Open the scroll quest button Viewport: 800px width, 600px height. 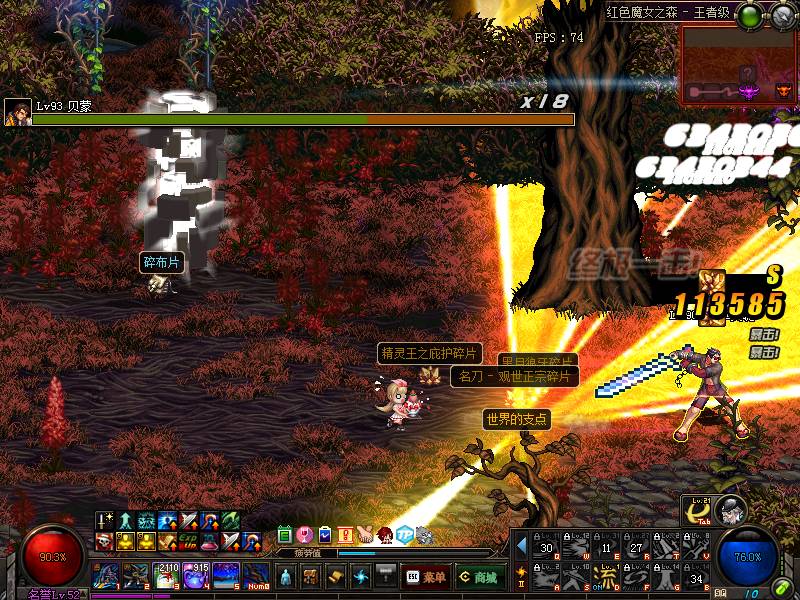tap(335, 577)
